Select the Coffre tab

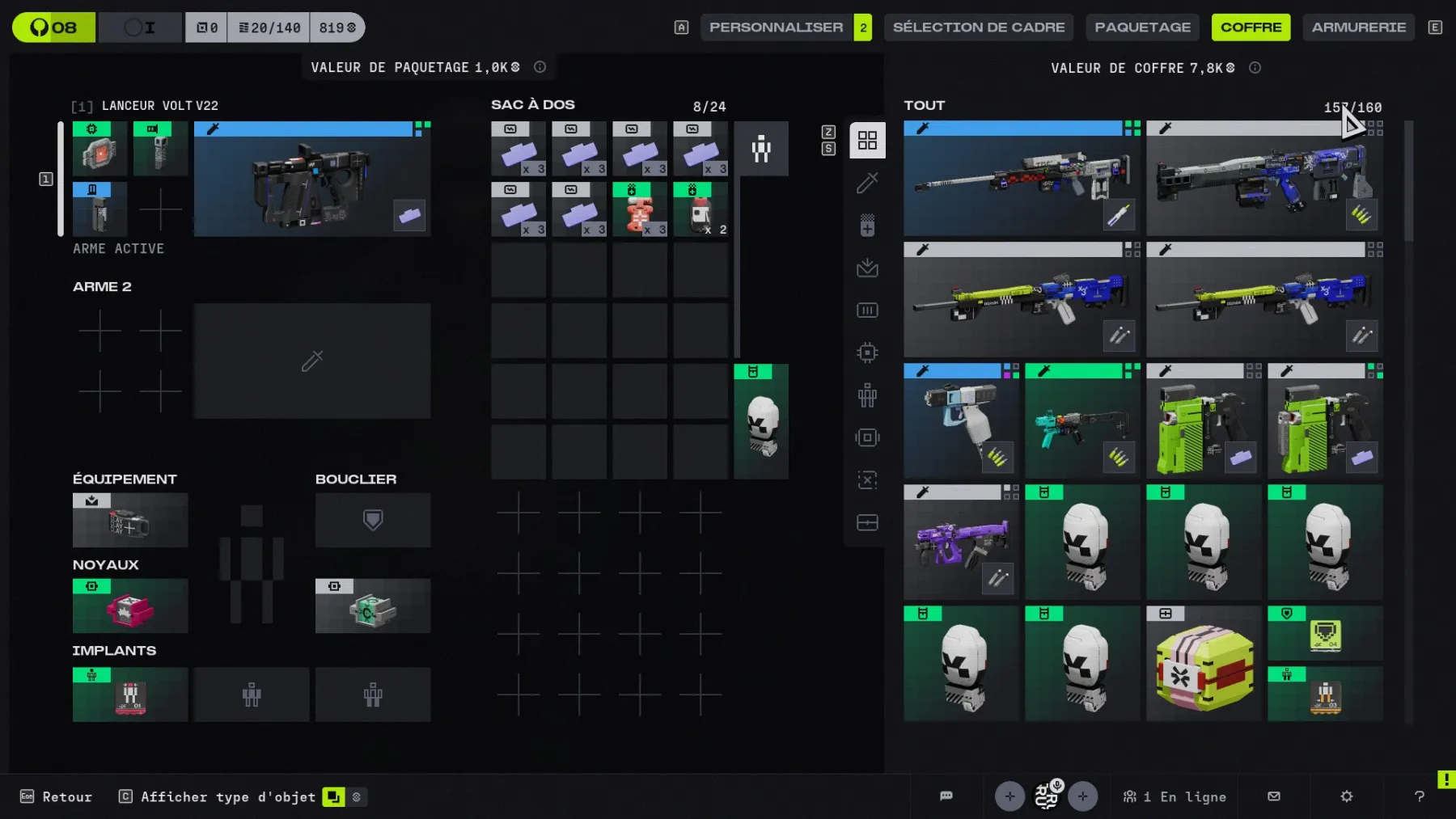click(x=1251, y=27)
